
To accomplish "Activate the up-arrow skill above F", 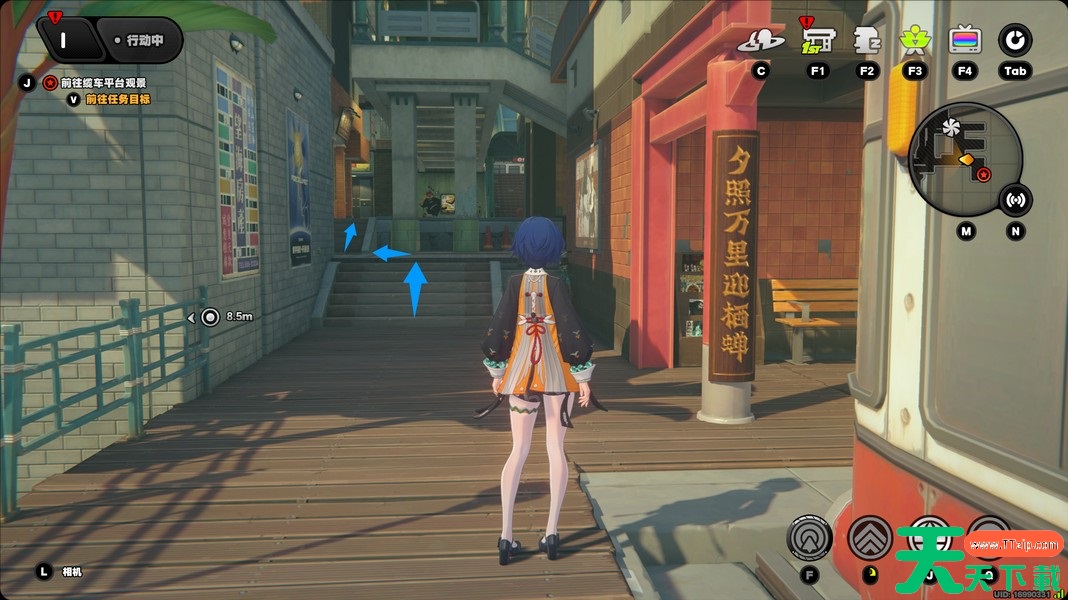I will pyautogui.click(x=809, y=538).
